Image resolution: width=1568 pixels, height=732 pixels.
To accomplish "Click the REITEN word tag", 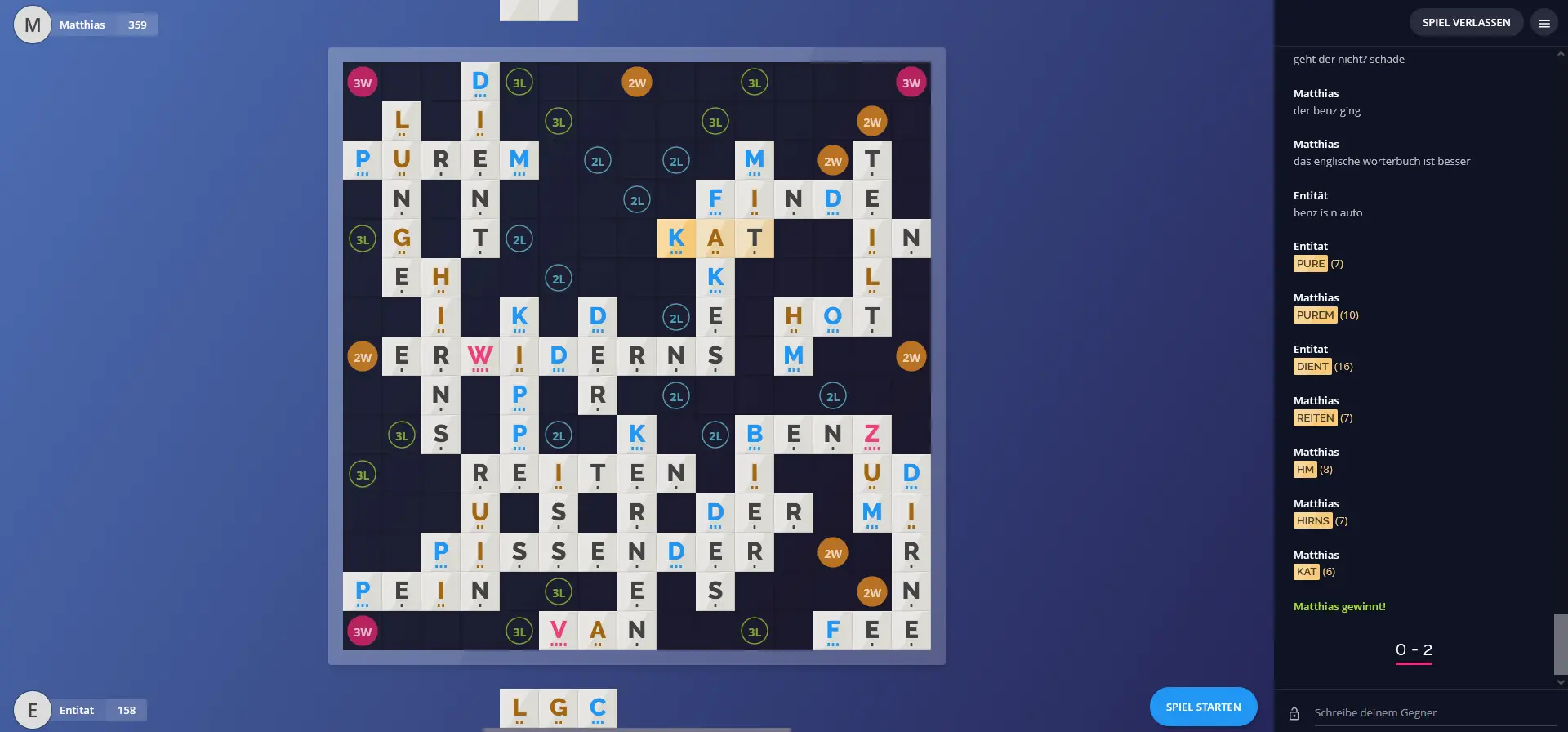I will 1315,418.
